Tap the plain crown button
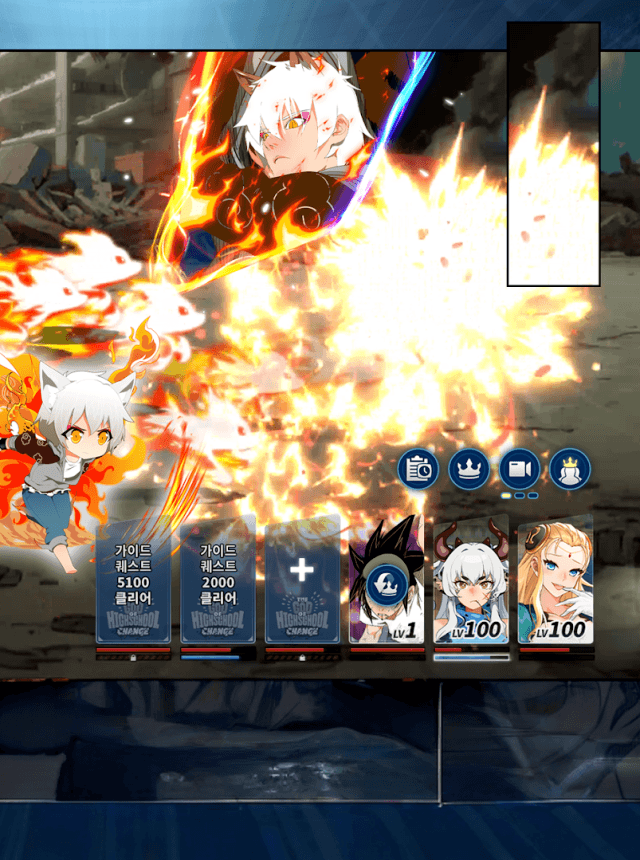This screenshot has height=860, width=640. point(469,469)
